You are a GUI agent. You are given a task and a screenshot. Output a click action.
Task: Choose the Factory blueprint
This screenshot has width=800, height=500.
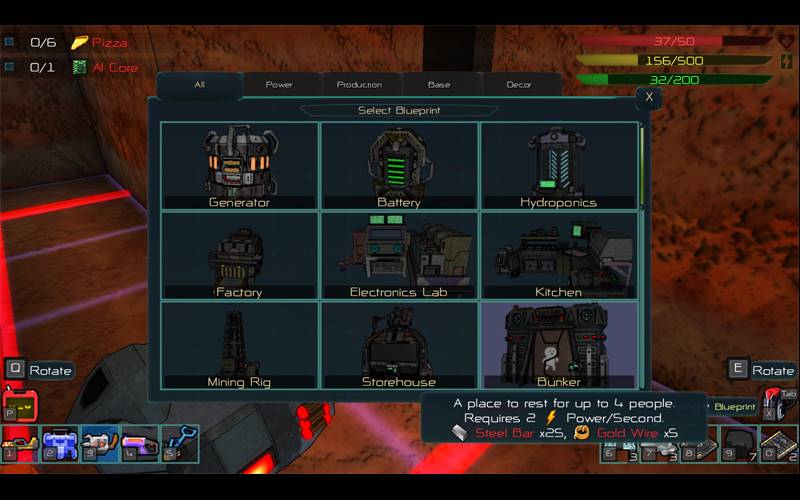coord(239,256)
